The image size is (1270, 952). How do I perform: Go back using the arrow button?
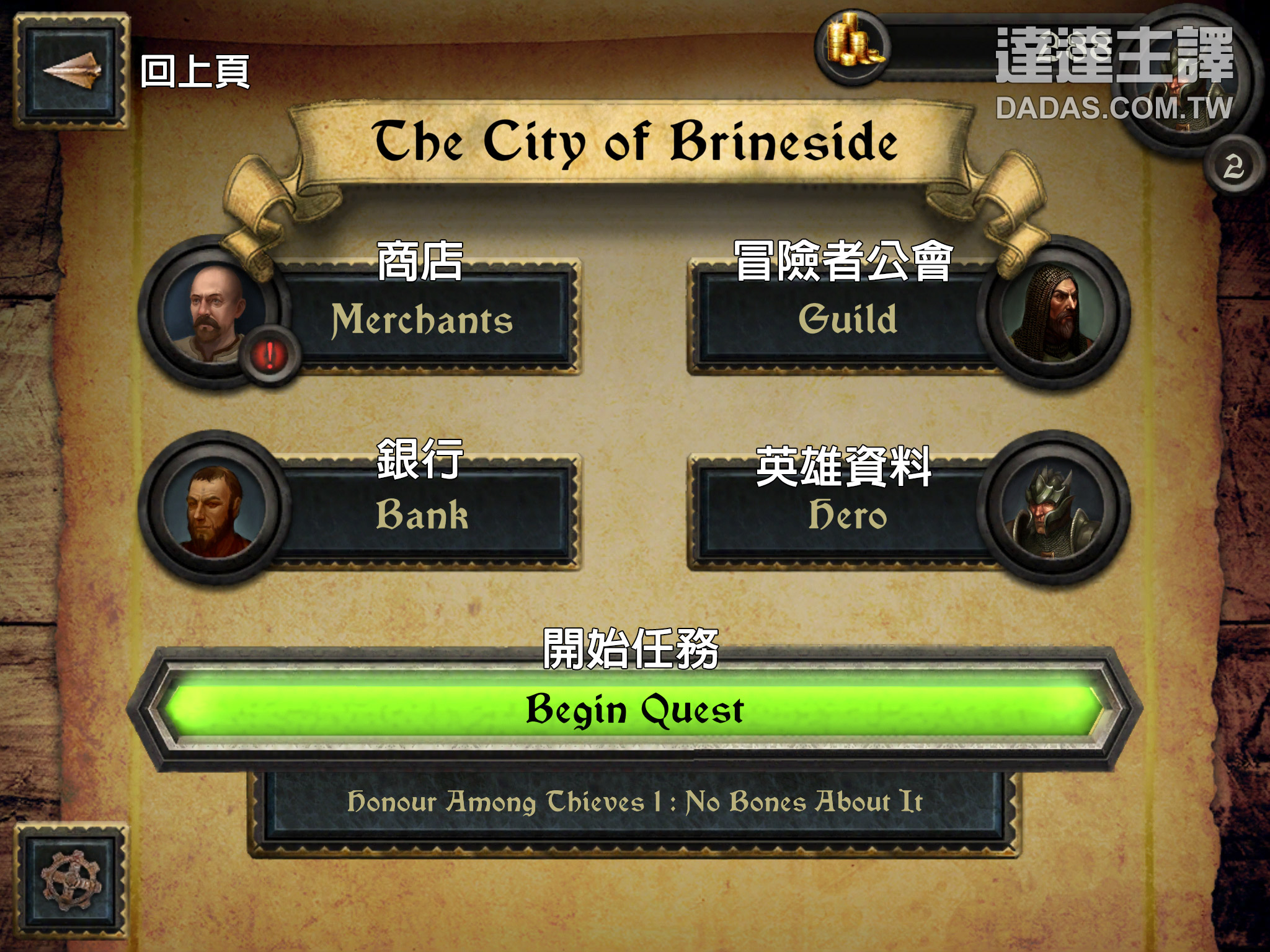[70, 71]
